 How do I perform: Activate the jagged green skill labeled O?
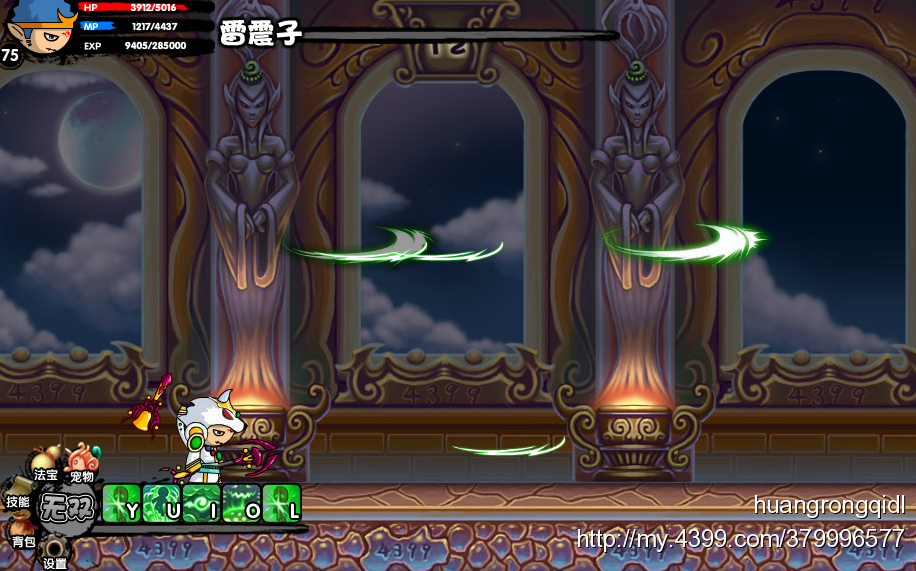[x=242, y=503]
